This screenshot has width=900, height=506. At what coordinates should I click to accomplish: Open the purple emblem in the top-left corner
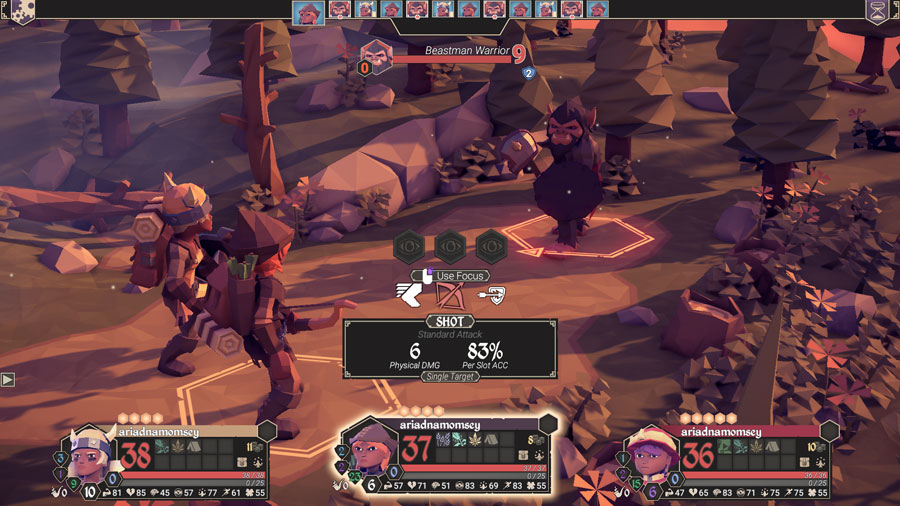(x=20, y=10)
